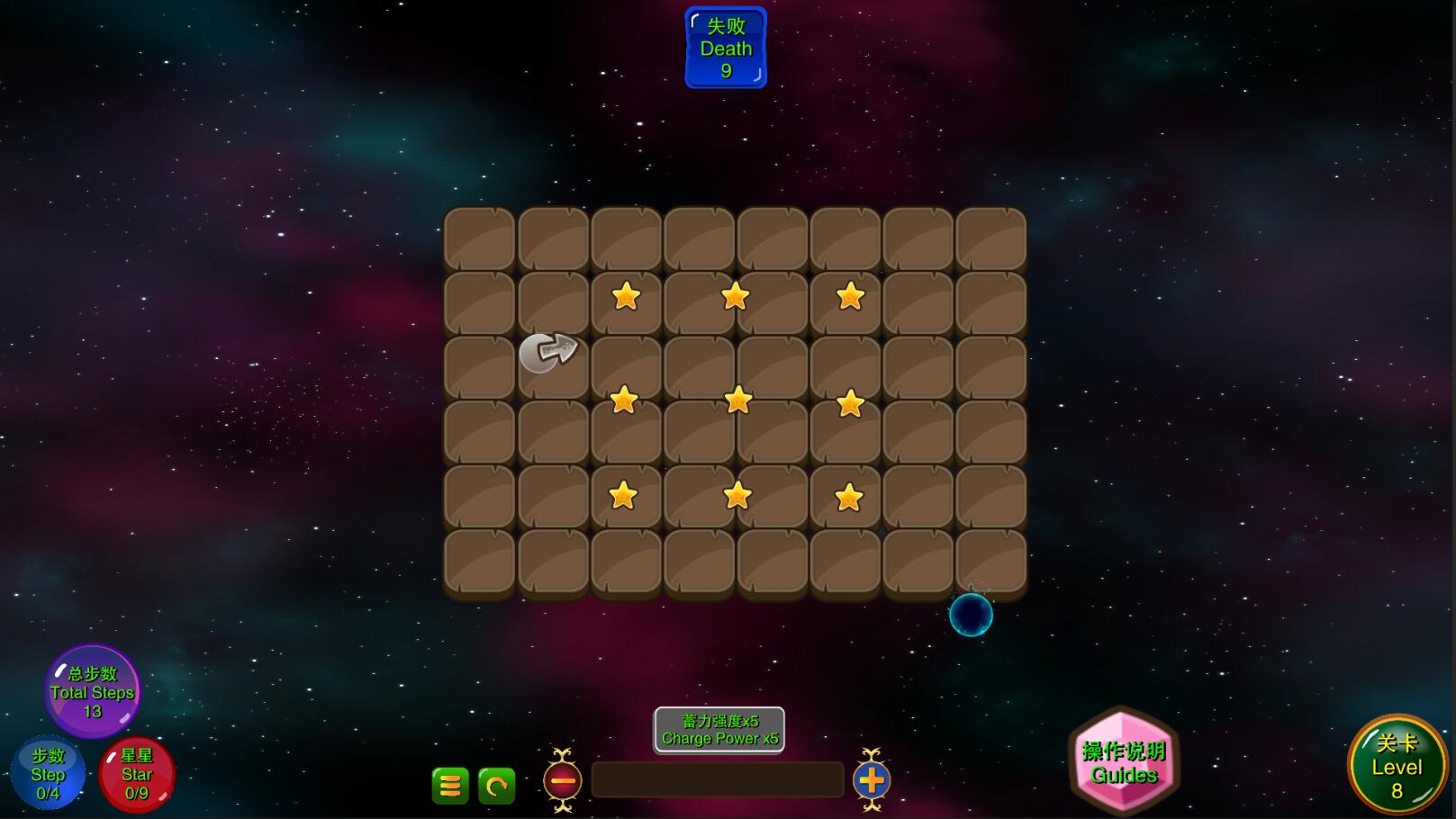1456x819 pixels.
Task: Open the pink Guides panel
Action: click(1124, 762)
